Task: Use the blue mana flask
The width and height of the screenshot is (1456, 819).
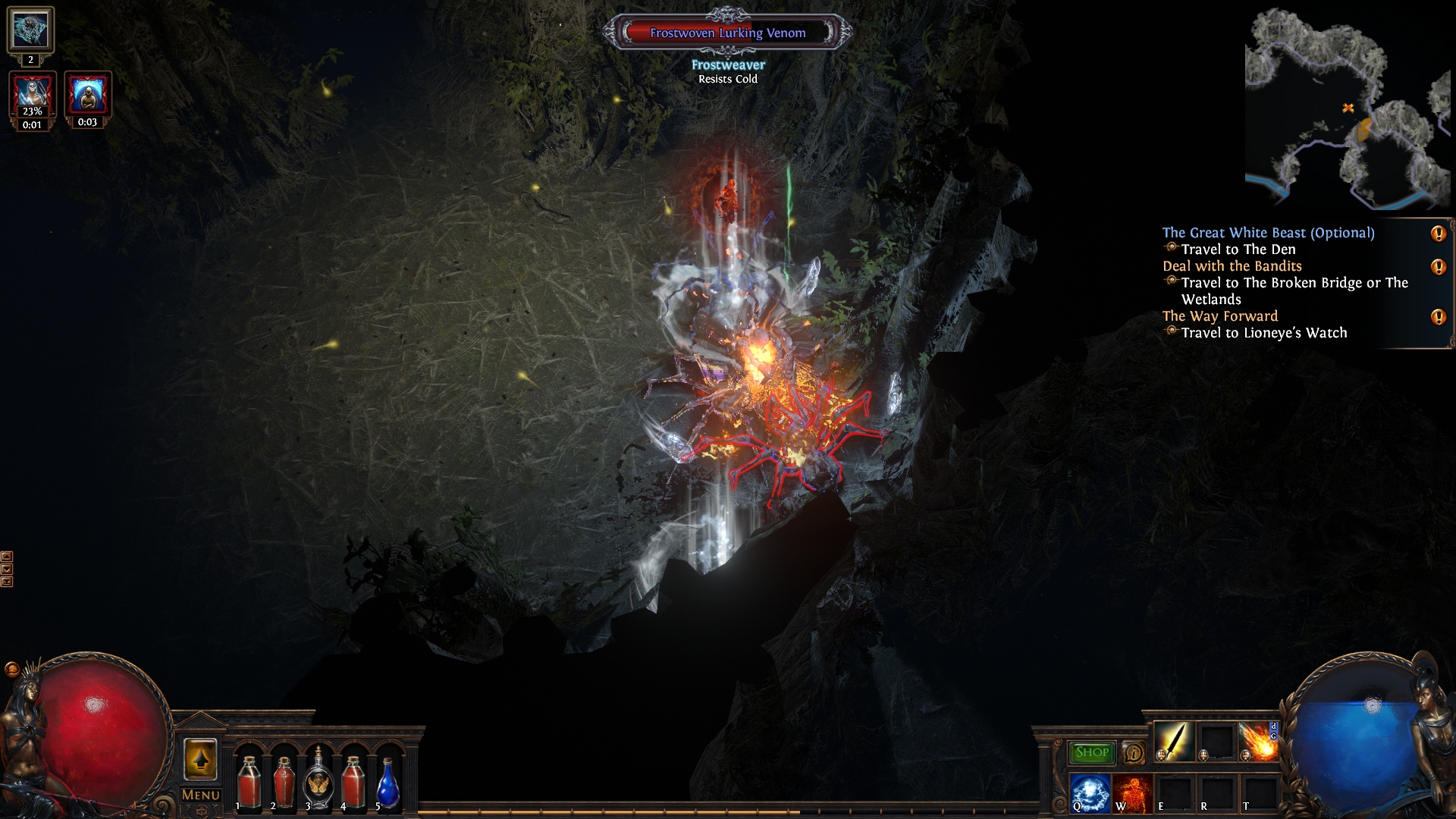Action: coord(388,783)
